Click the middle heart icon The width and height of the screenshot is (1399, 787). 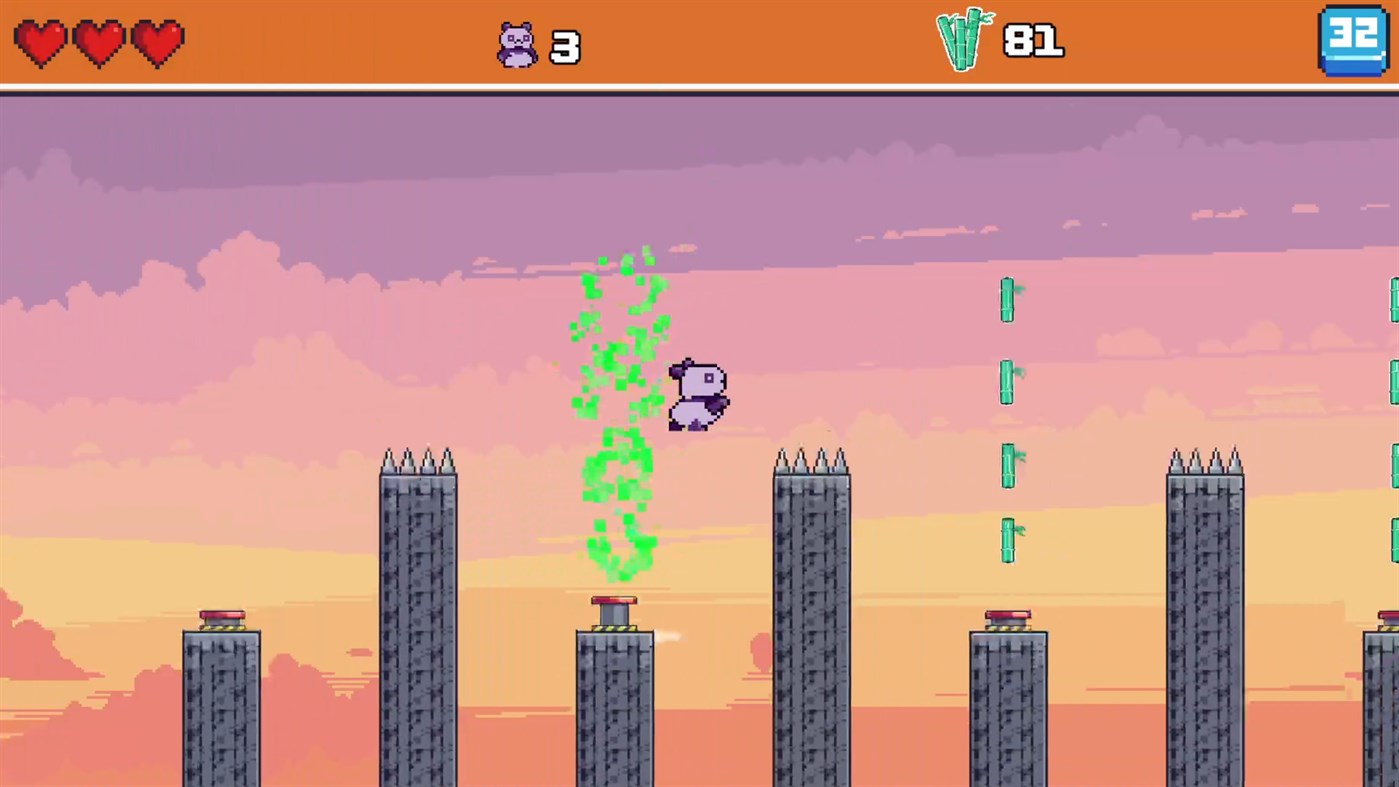tap(98, 43)
